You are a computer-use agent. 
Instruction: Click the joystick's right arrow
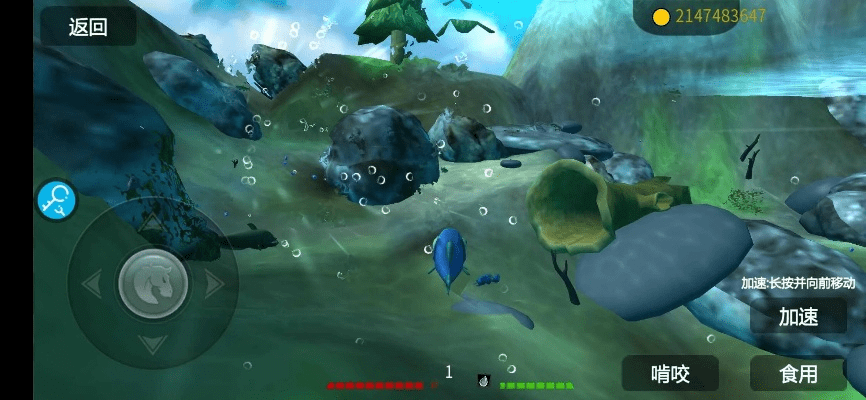[214, 284]
